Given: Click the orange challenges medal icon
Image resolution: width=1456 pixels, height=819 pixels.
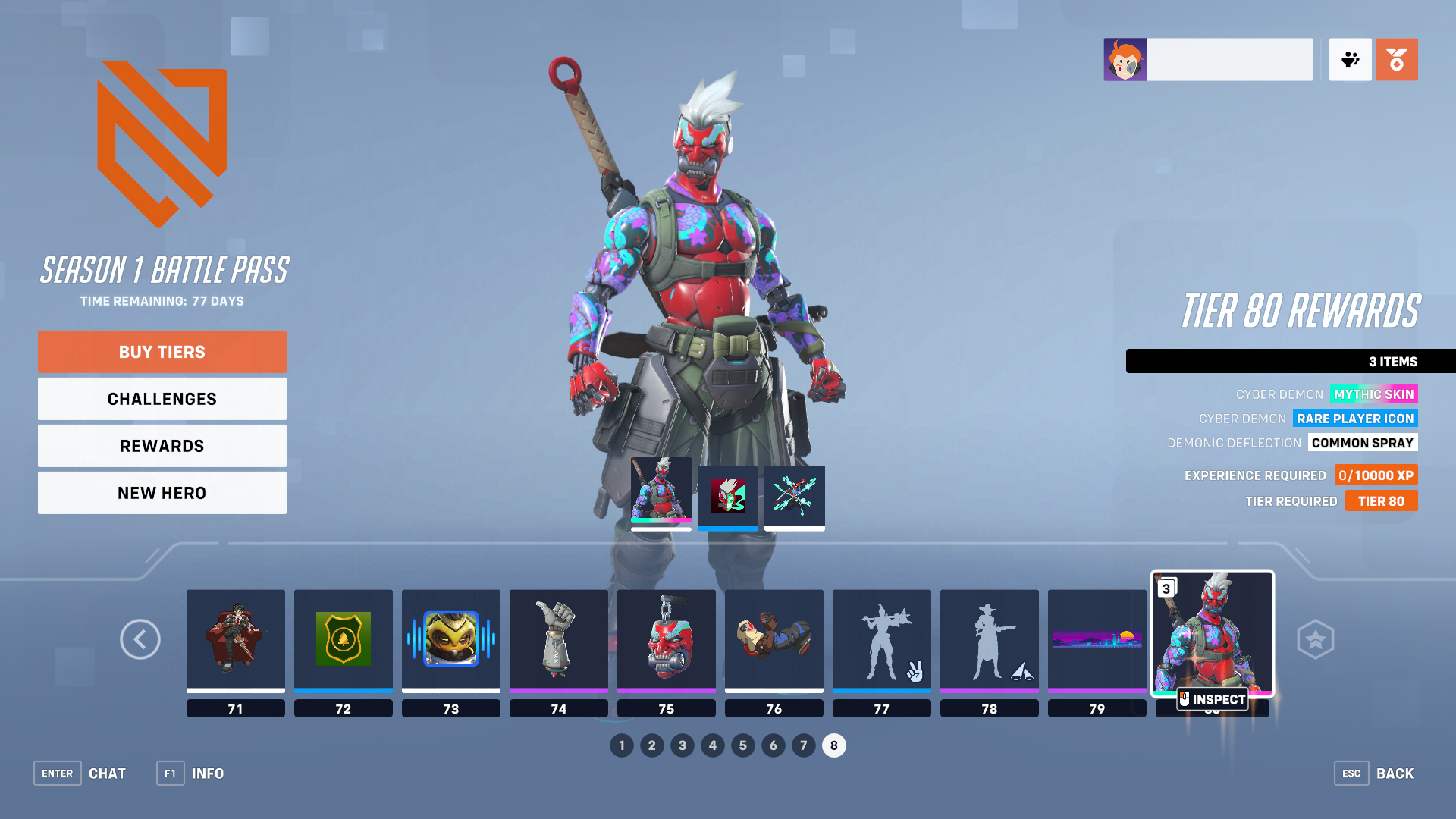Looking at the screenshot, I should [x=1397, y=59].
